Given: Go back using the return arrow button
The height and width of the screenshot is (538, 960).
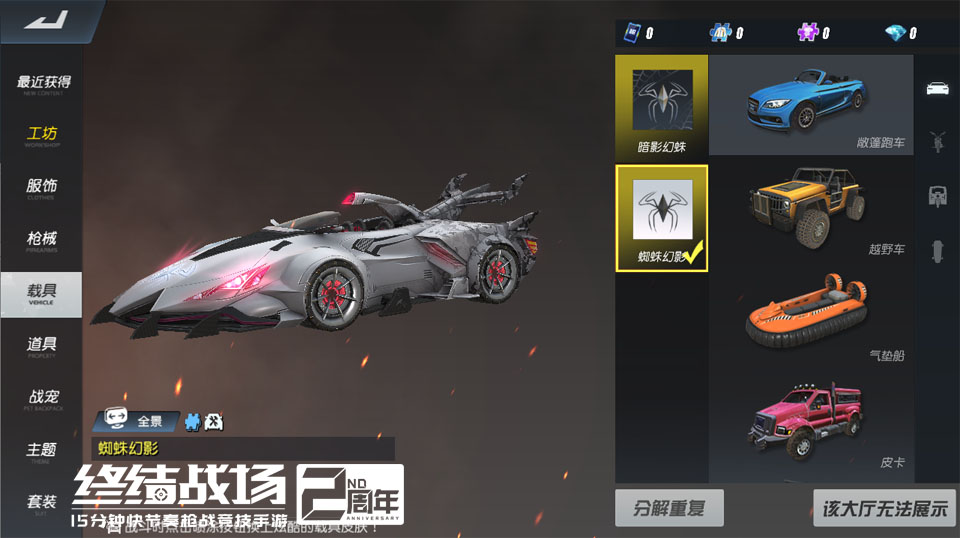Looking at the screenshot, I should [x=42, y=20].
